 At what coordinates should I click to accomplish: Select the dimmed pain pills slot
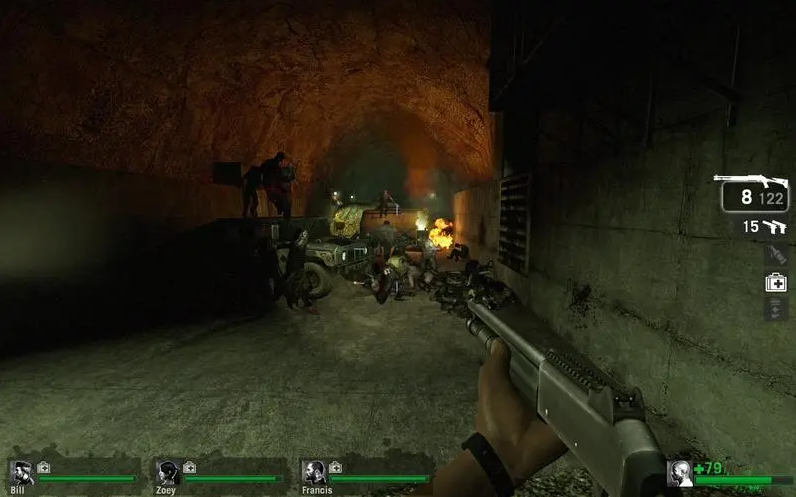776,309
